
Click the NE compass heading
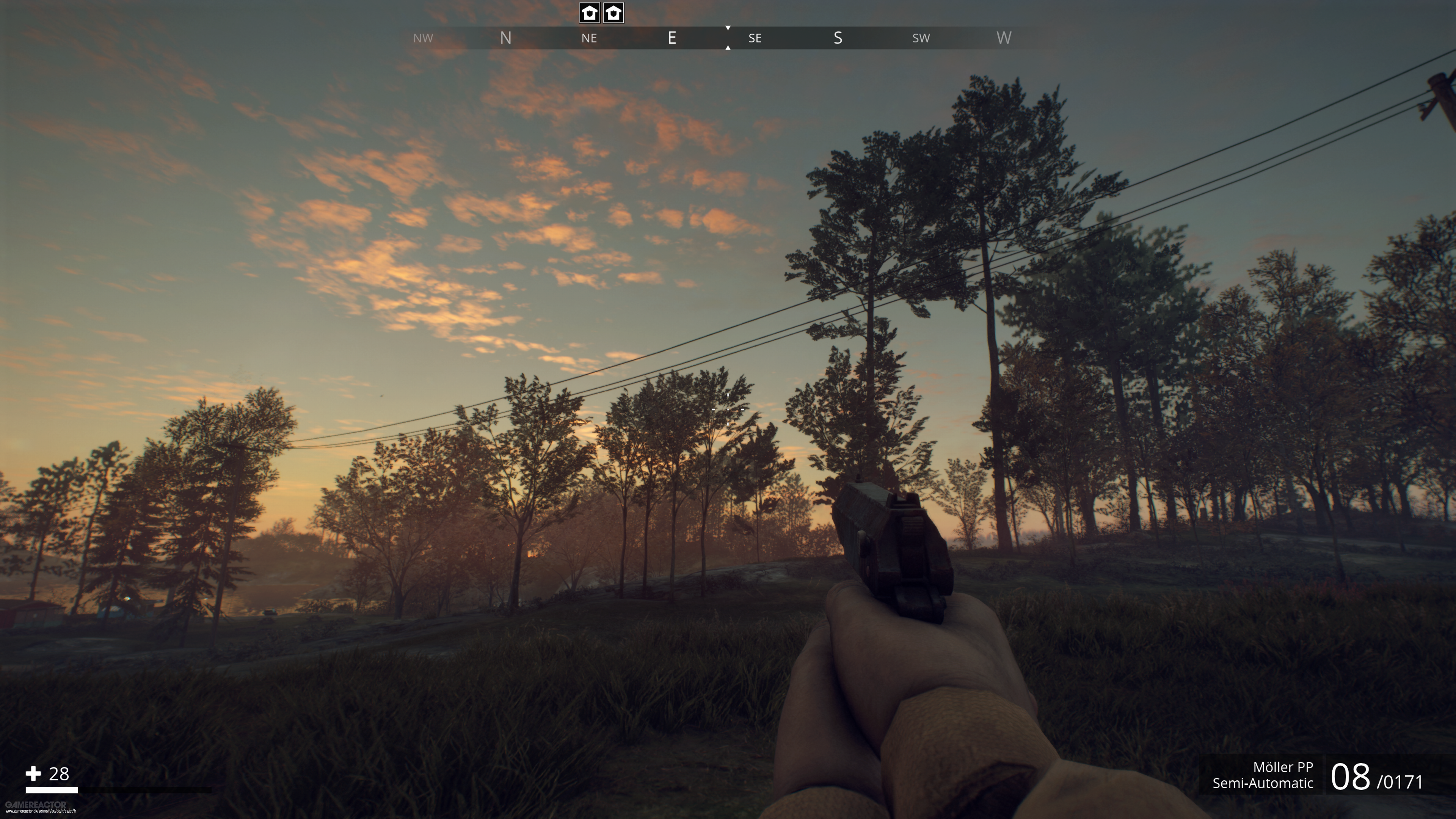point(589,38)
